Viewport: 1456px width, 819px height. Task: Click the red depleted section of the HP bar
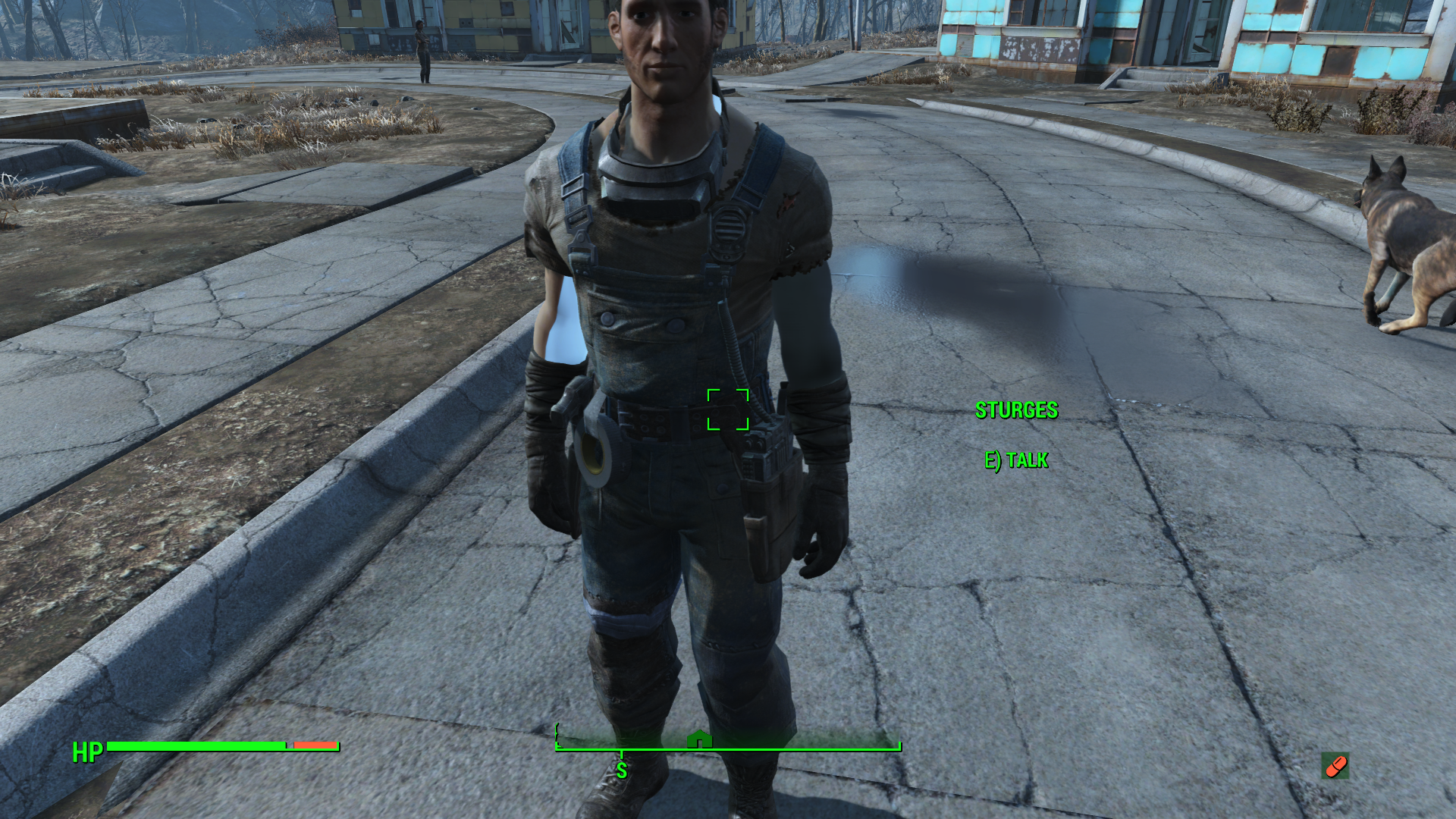[315, 745]
